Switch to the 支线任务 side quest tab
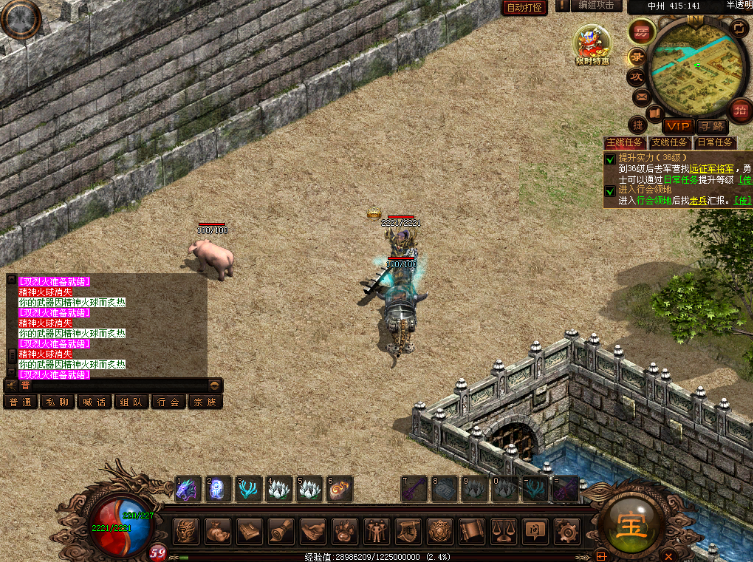The width and height of the screenshot is (753, 562). pyautogui.click(x=668, y=143)
